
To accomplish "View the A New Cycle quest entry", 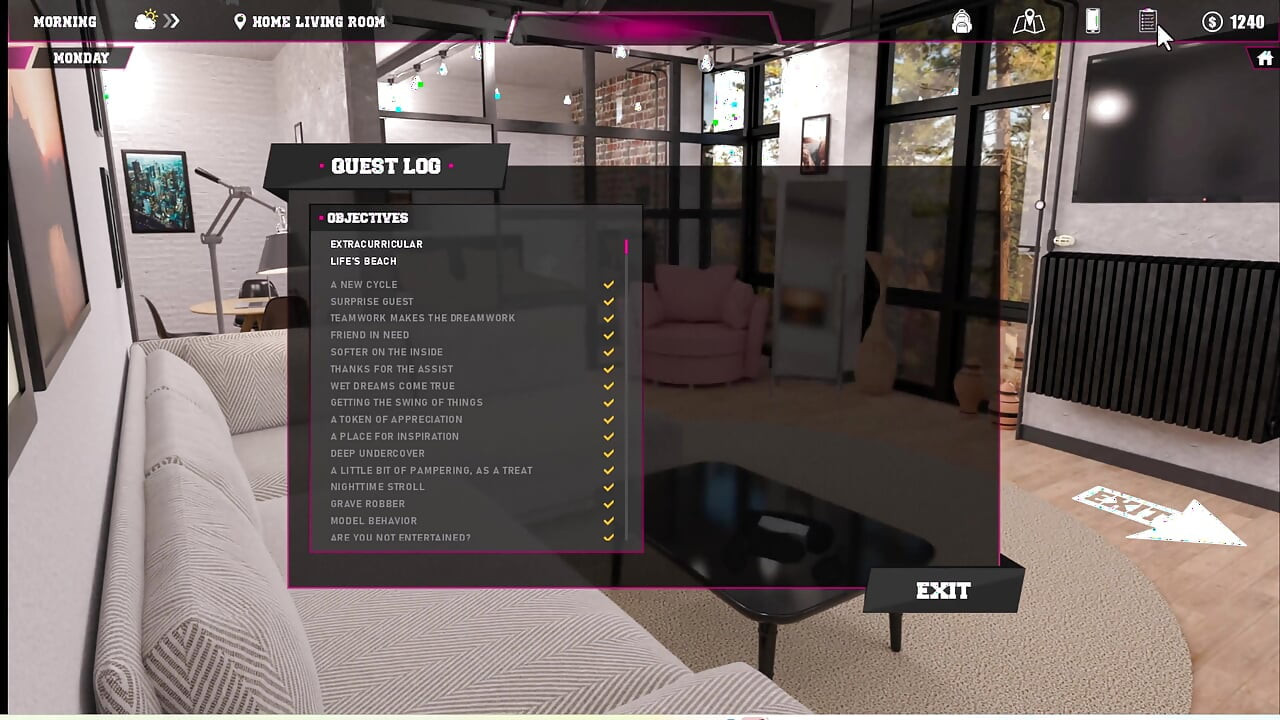I will [x=364, y=285].
